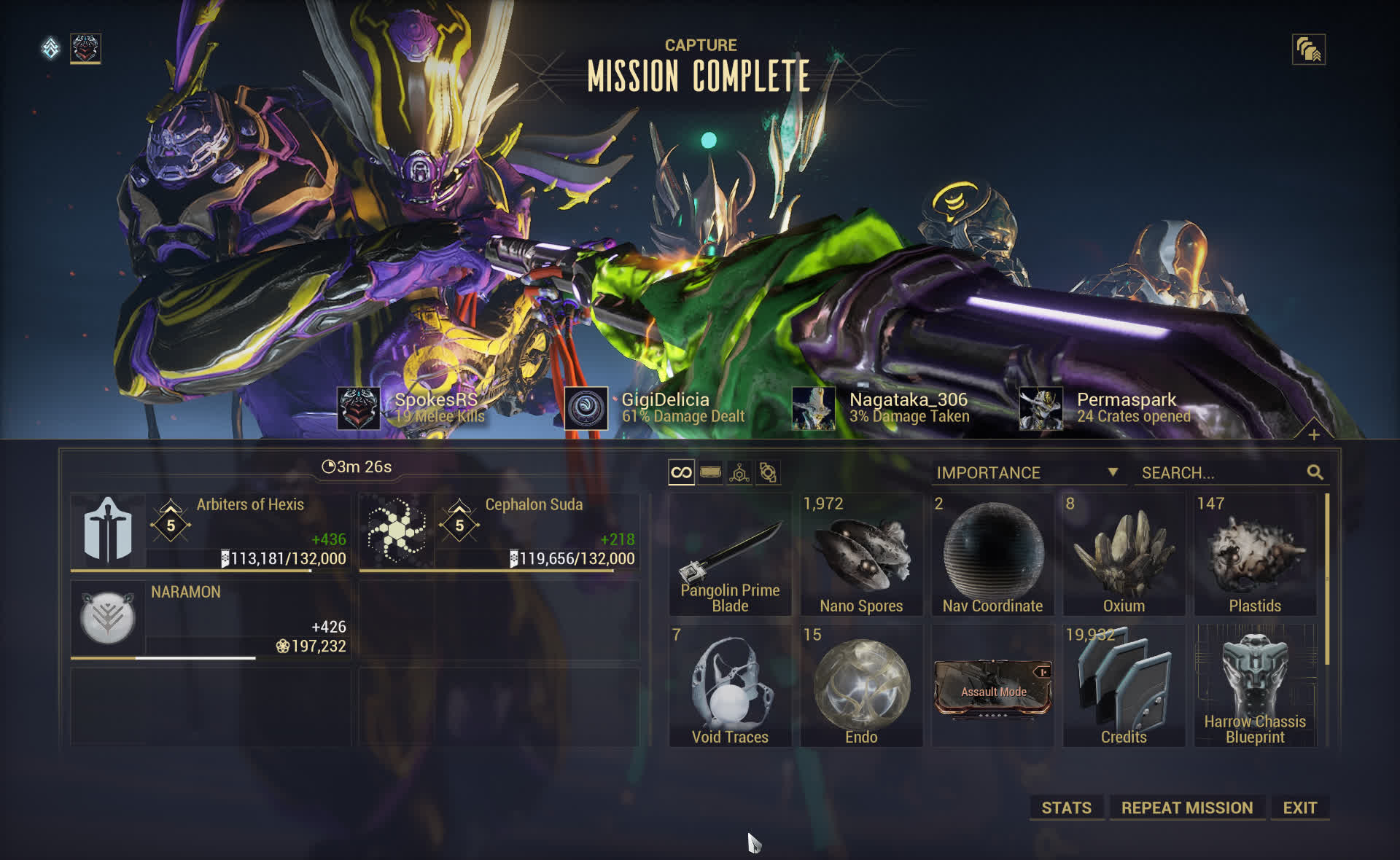This screenshot has height=860, width=1400.
Task: Exit the mission results screen
Action: 1299,808
